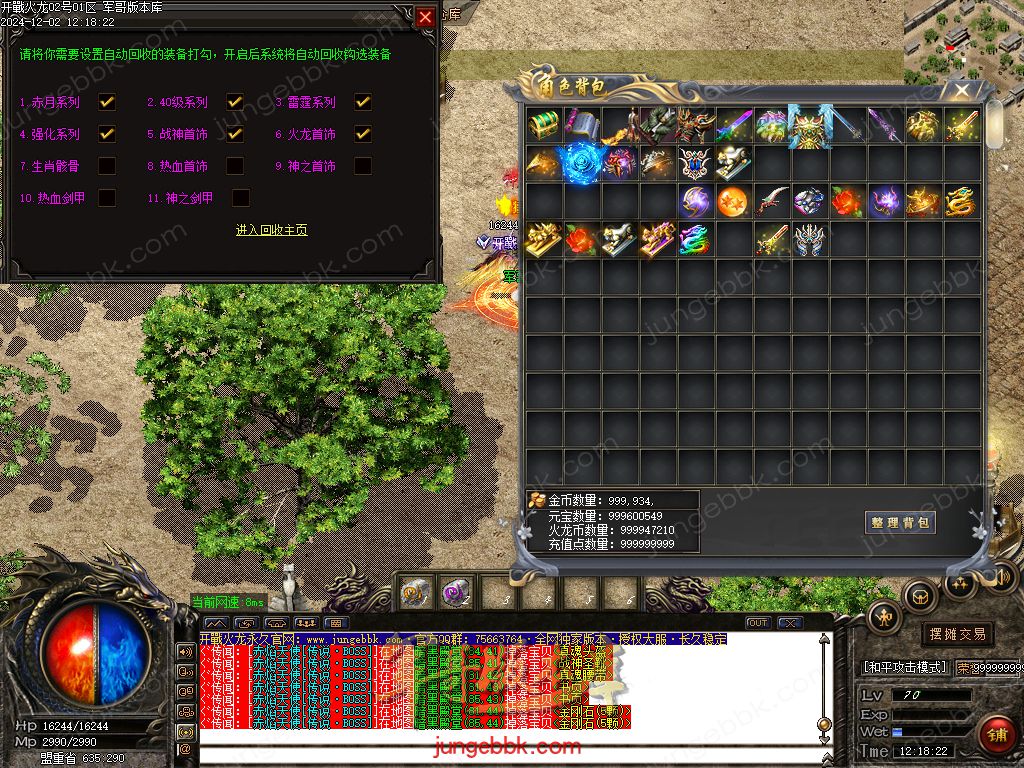
Task: Open the 进入回收主页 link
Action: click(271, 230)
